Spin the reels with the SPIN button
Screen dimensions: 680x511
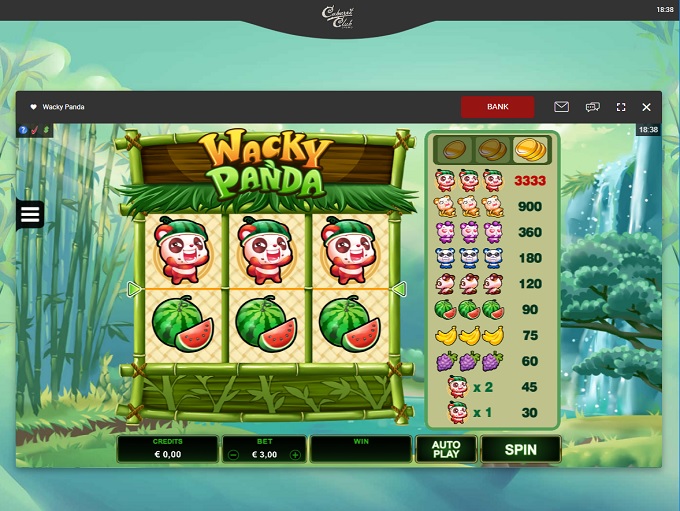click(x=520, y=449)
